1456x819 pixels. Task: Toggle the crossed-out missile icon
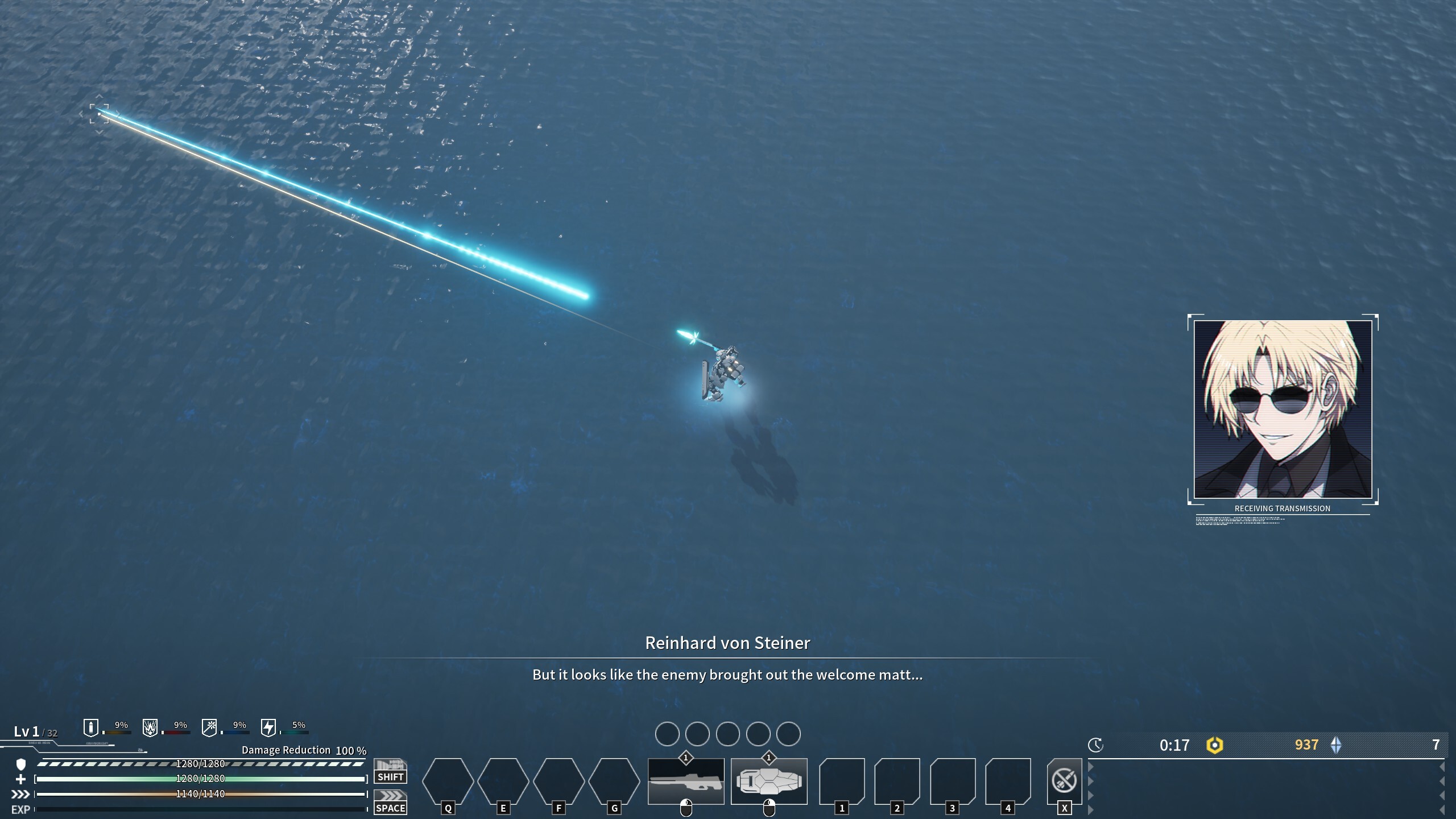1064,780
